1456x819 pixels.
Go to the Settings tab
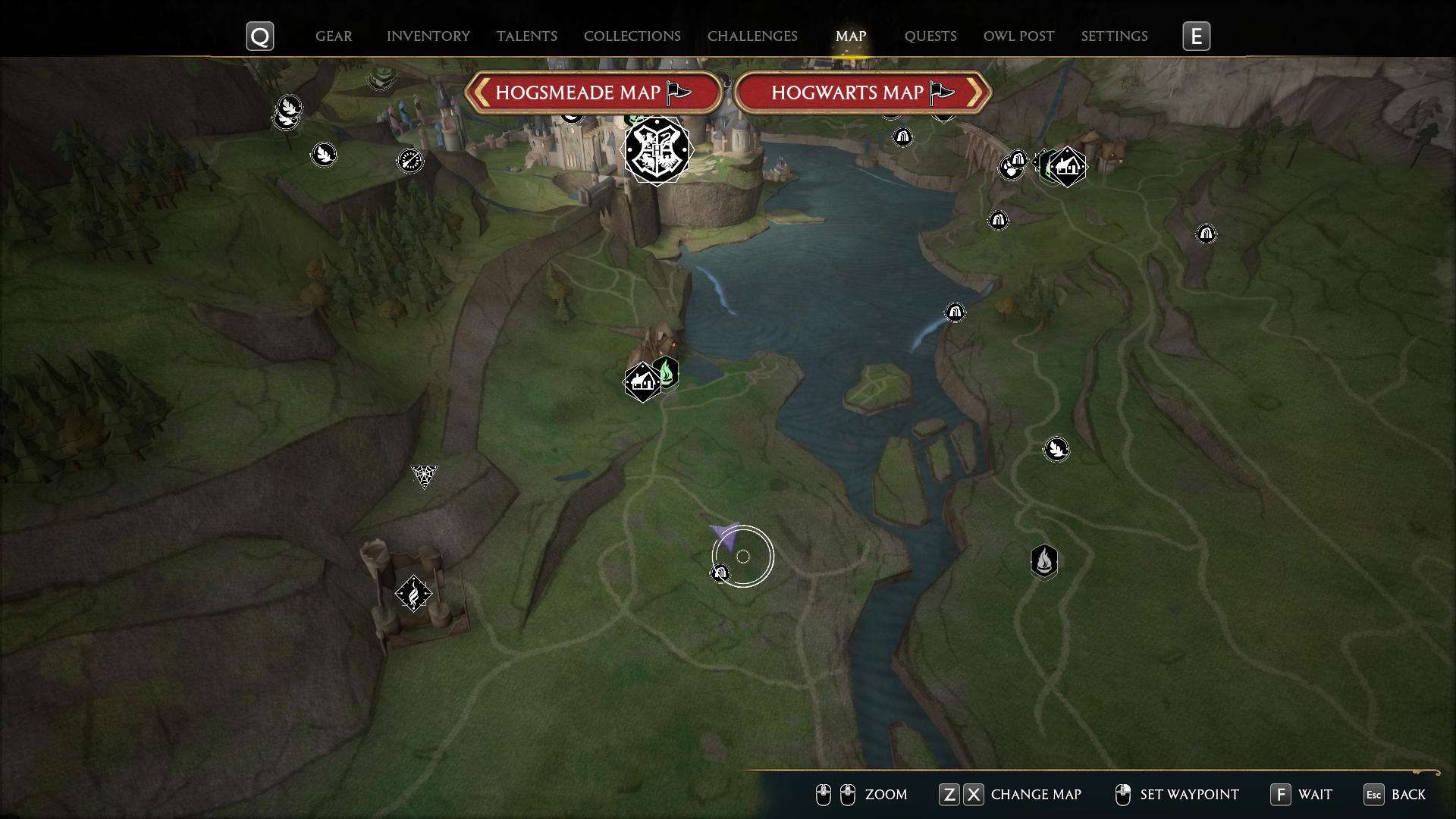point(1114,36)
